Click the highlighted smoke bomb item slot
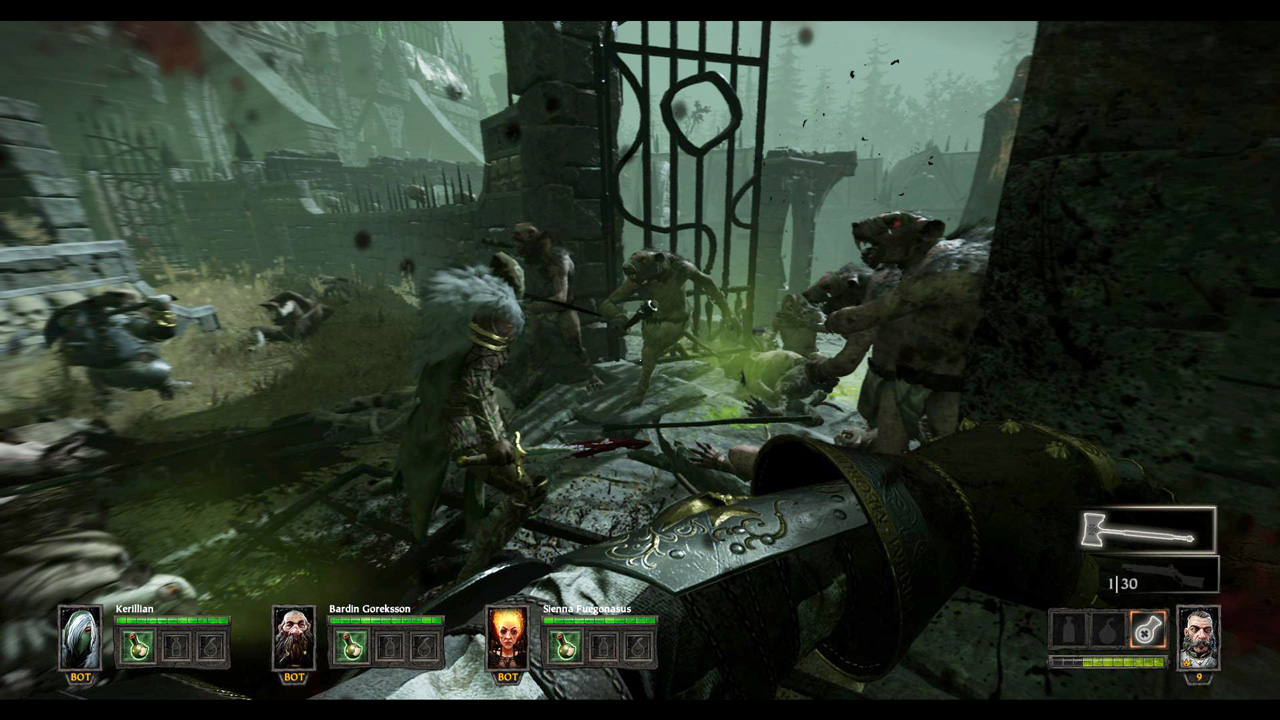Image resolution: width=1280 pixels, height=720 pixels. click(1148, 630)
